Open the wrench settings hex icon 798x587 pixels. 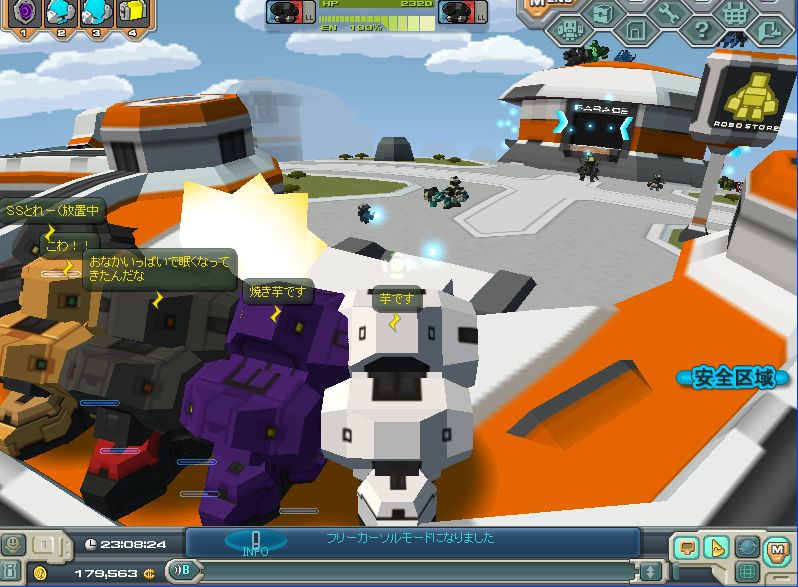click(x=668, y=13)
